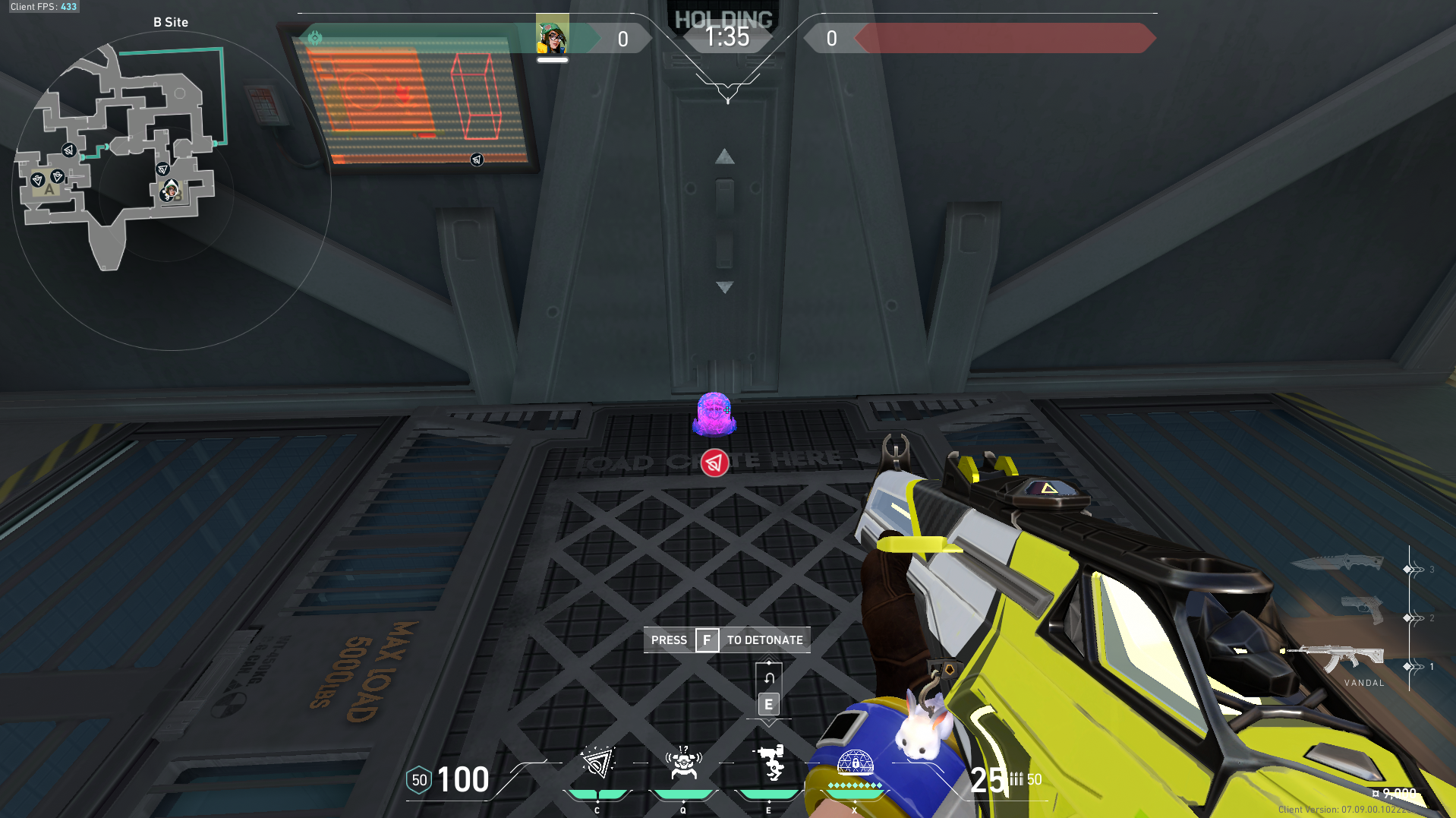The height and width of the screenshot is (818, 1456).
Task: Click the F key badge in the detonate prompt
Action: coord(707,640)
